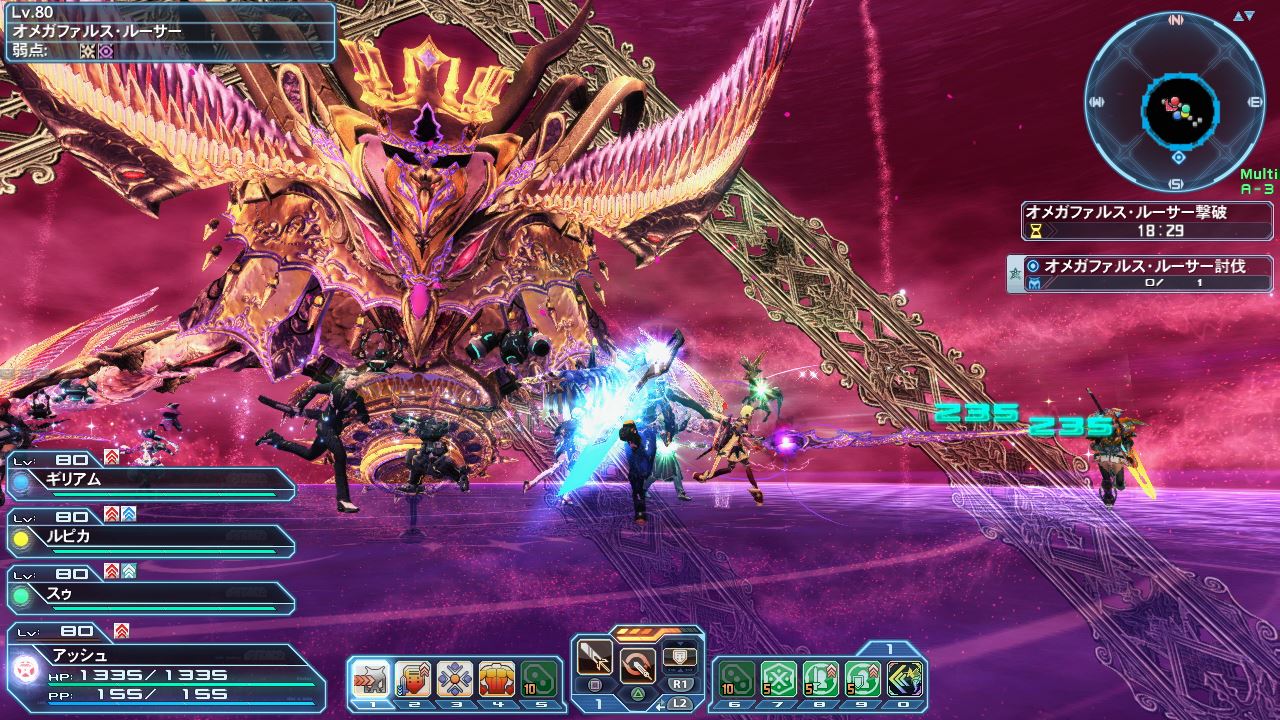The width and height of the screenshot is (1280, 720).
Task: Toggle the minimap zoom arrows
Action: click(1243, 16)
